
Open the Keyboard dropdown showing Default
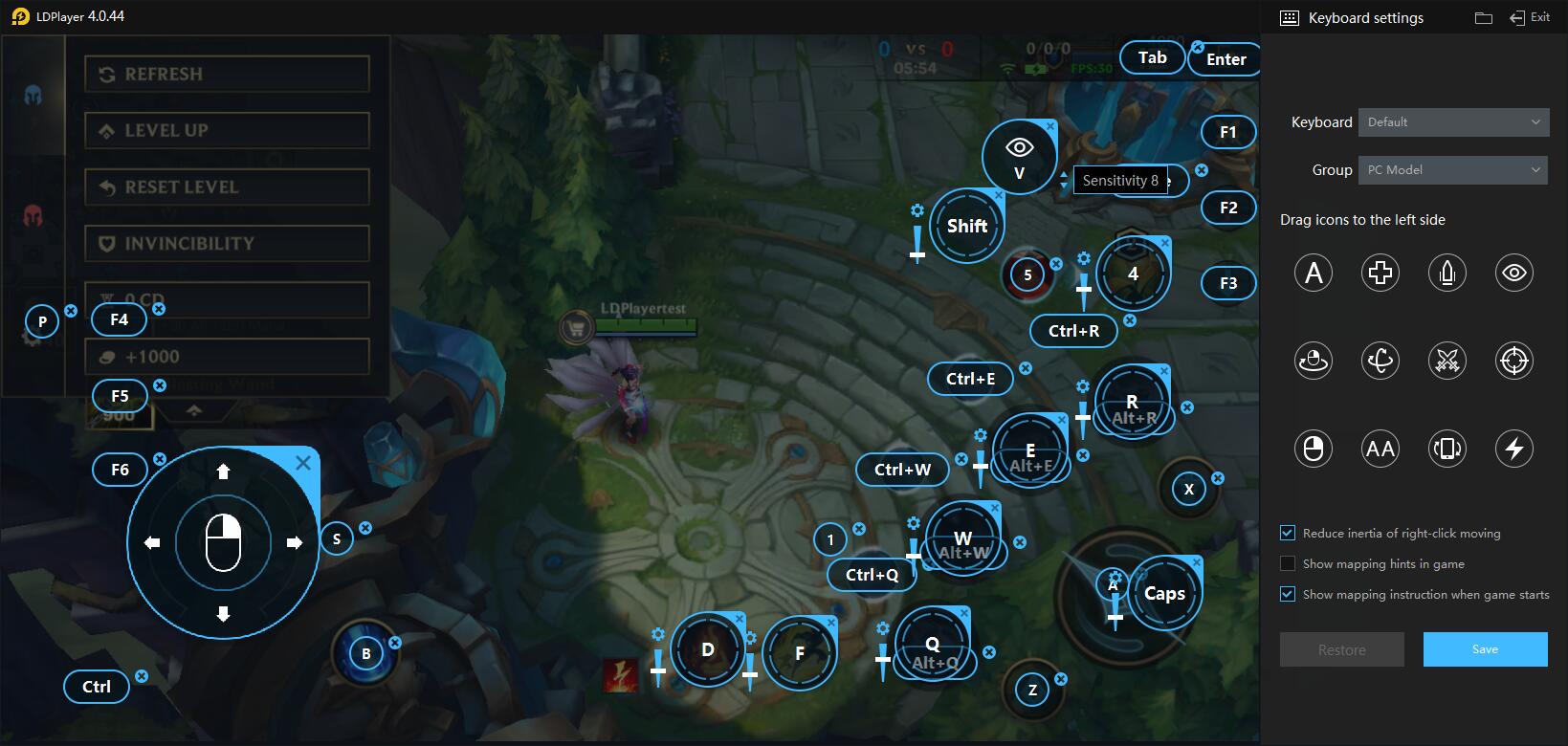pyautogui.click(x=1452, y=121)
